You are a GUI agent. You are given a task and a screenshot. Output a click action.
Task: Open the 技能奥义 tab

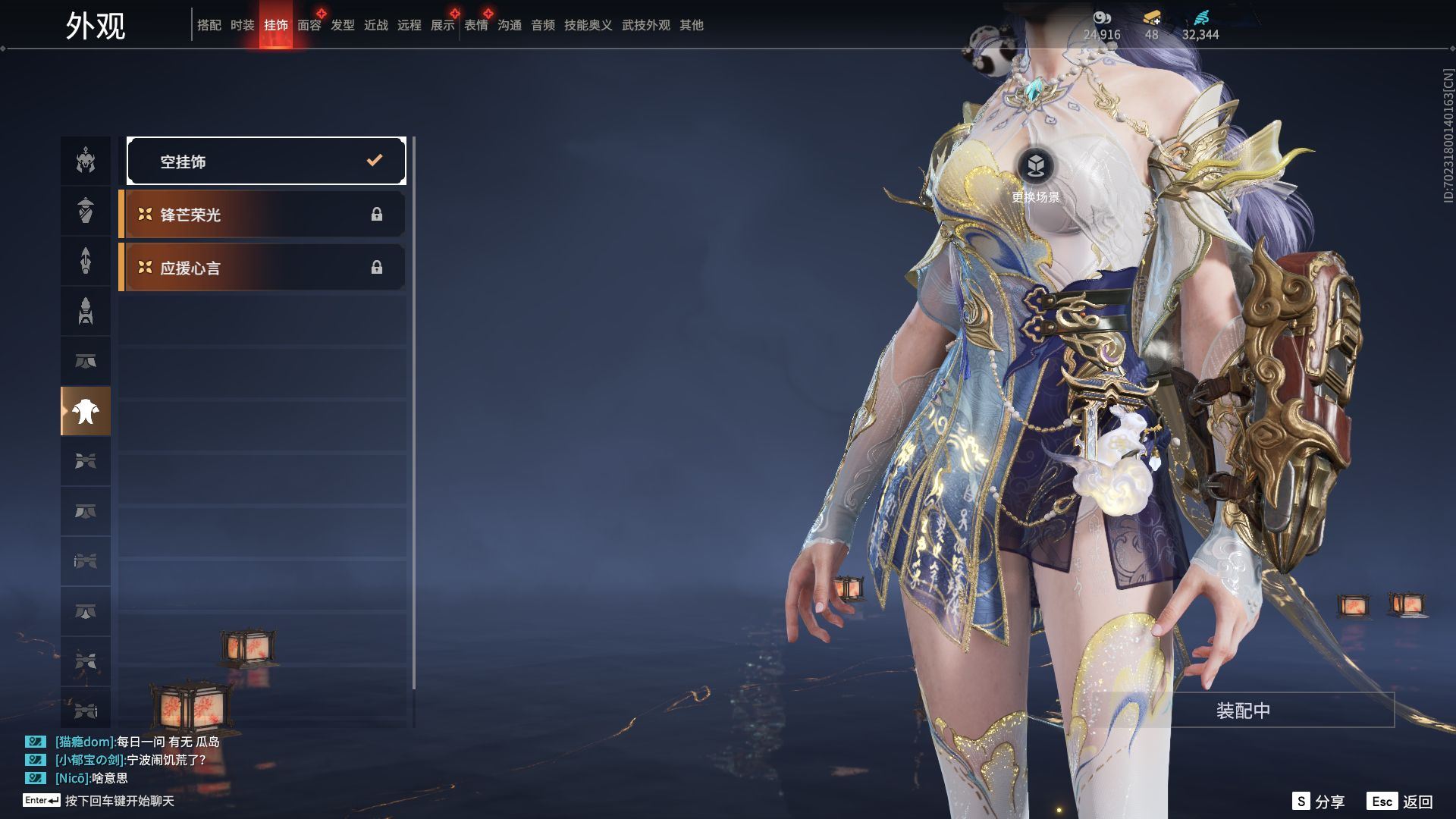(x=588, y=25)
